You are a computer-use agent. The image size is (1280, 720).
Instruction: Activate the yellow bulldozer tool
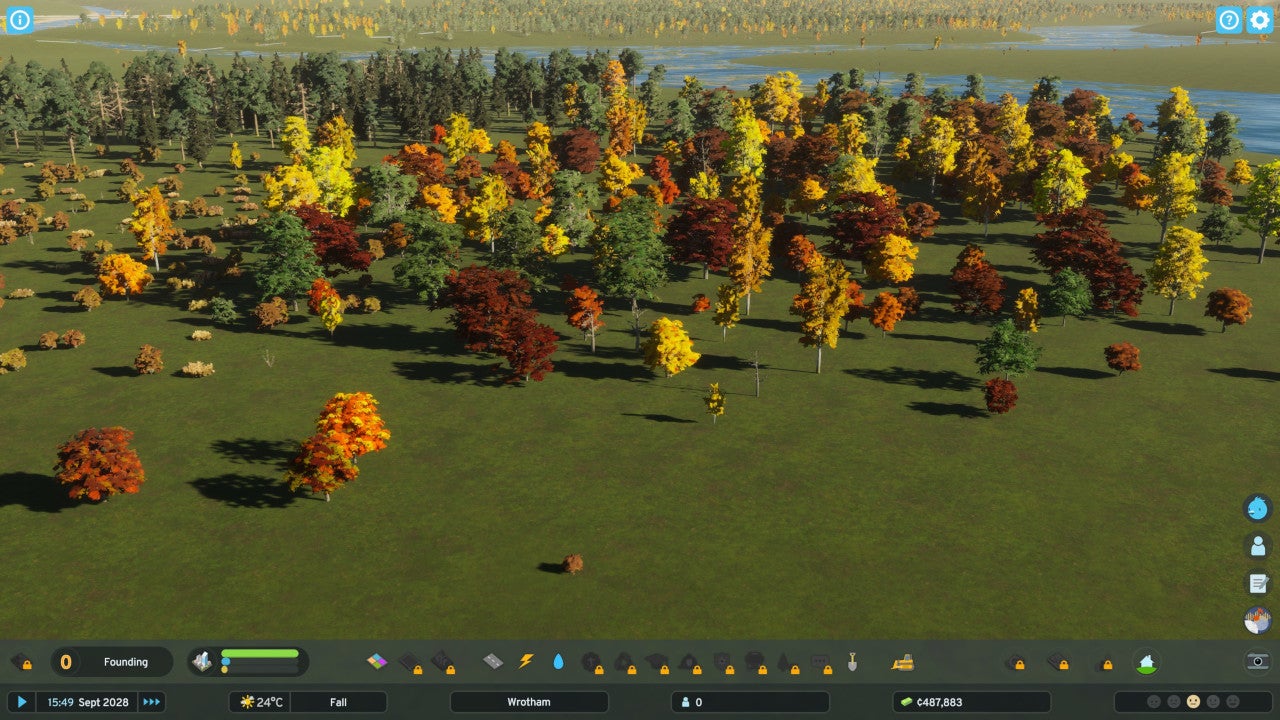point(903,662)
